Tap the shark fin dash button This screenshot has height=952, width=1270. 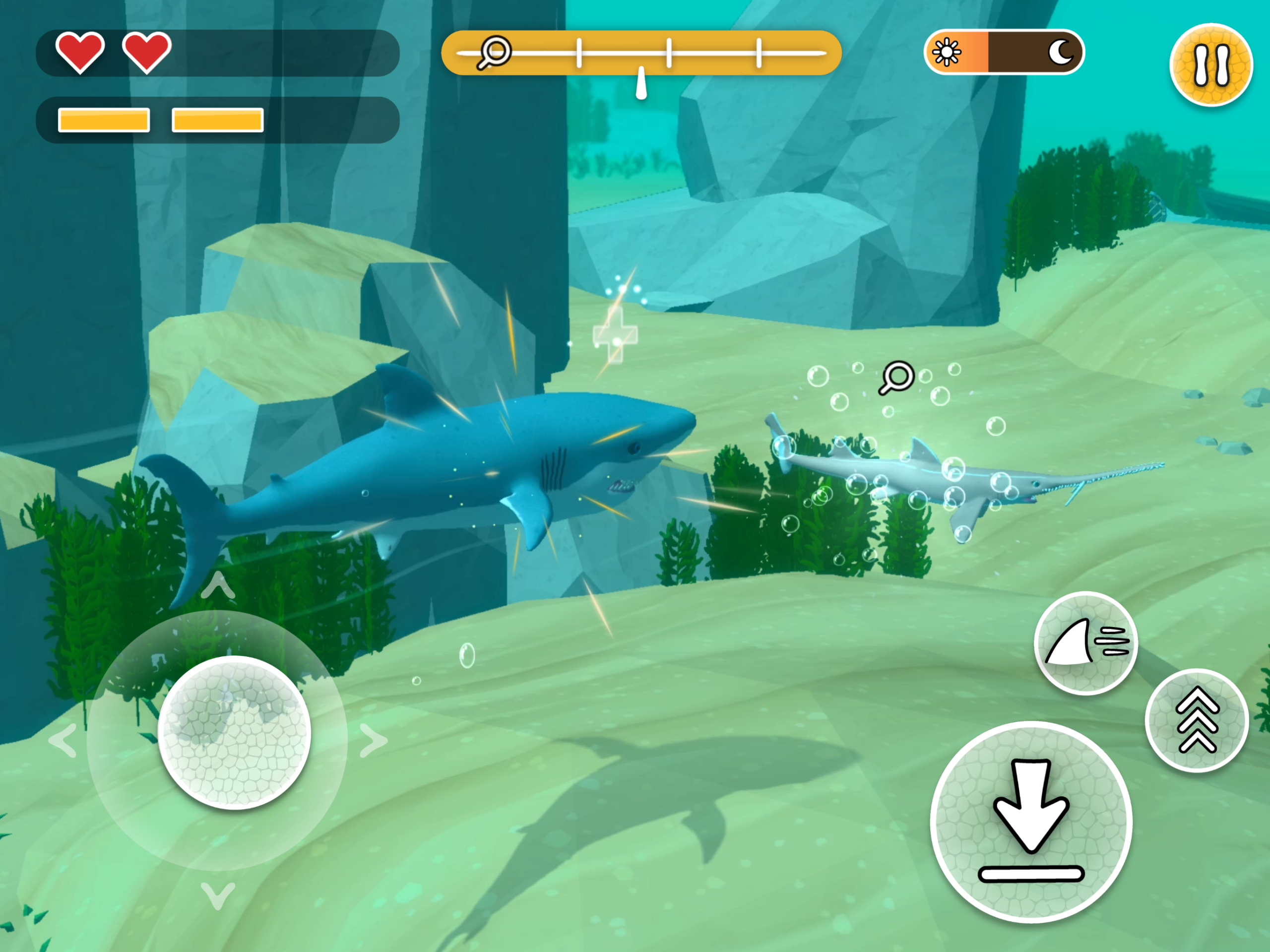[x=1085, y=643]
